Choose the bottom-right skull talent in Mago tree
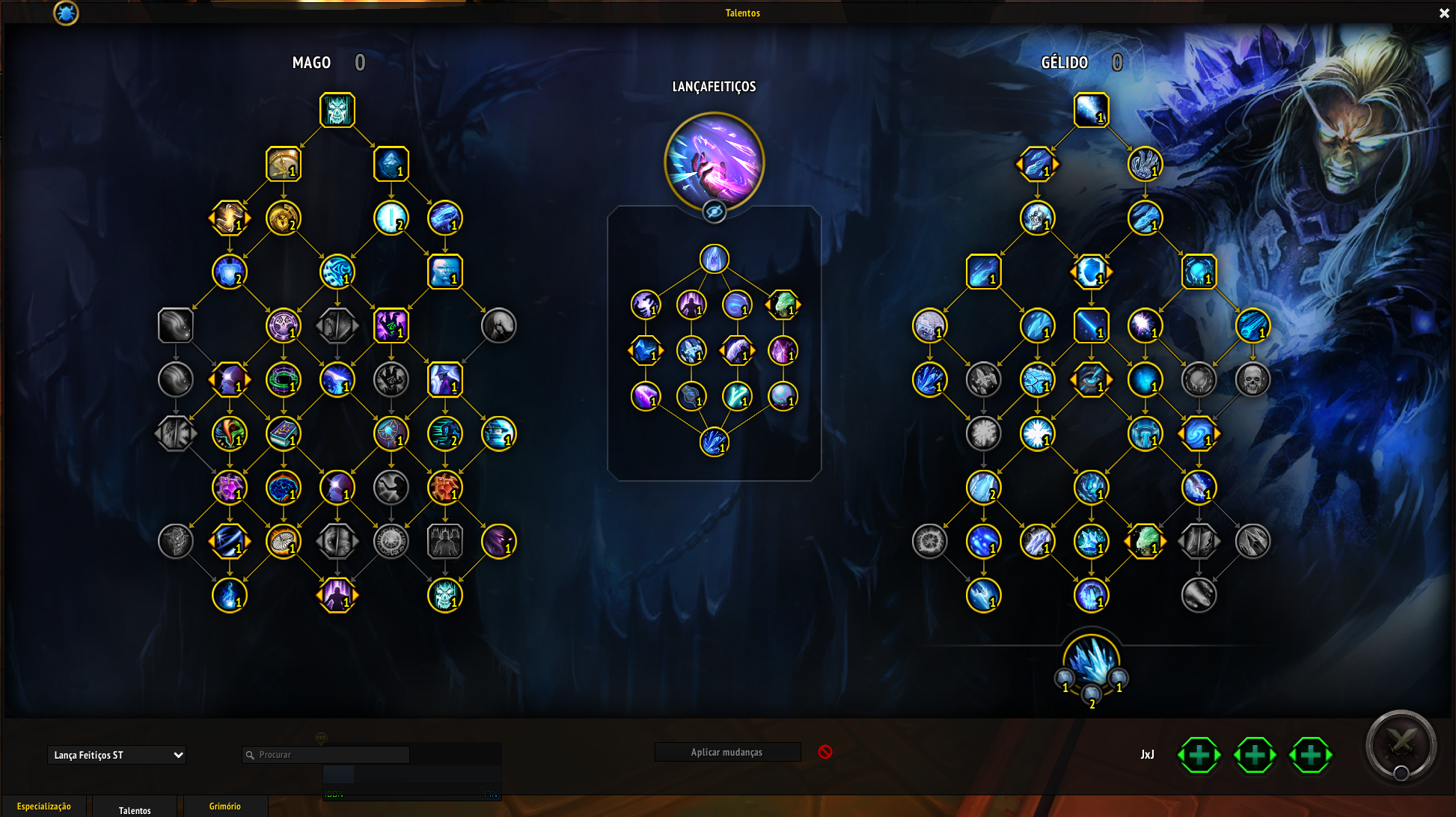 tap(444, 595)
